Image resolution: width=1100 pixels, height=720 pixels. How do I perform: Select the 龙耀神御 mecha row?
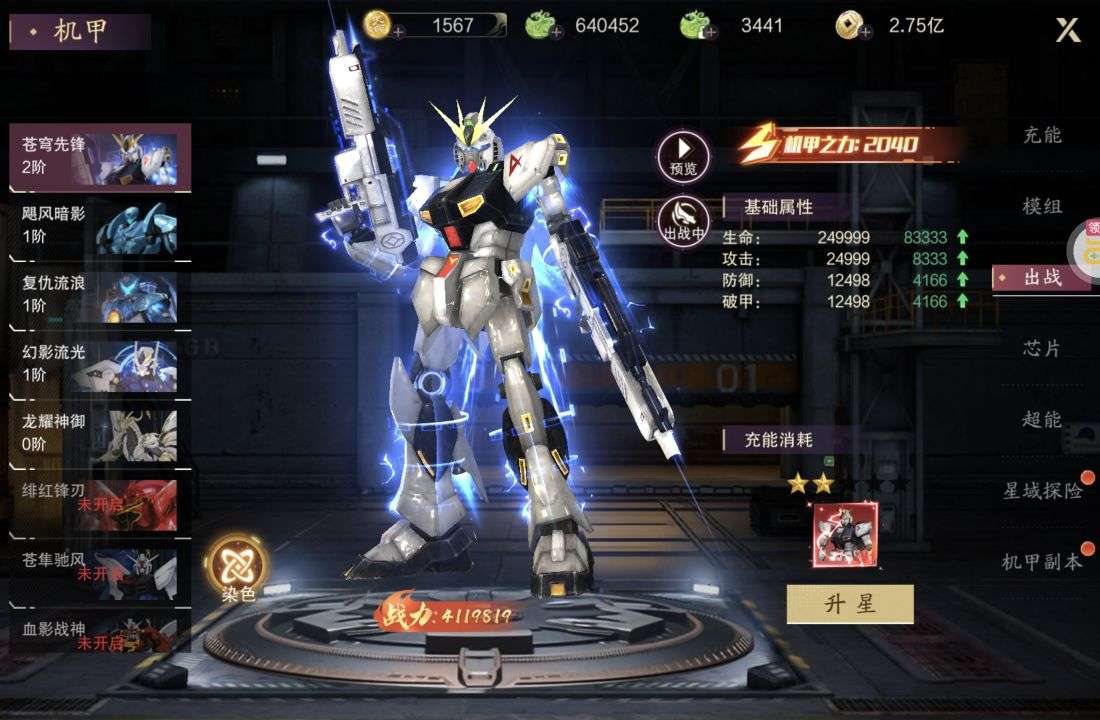[x=99, y=433]
